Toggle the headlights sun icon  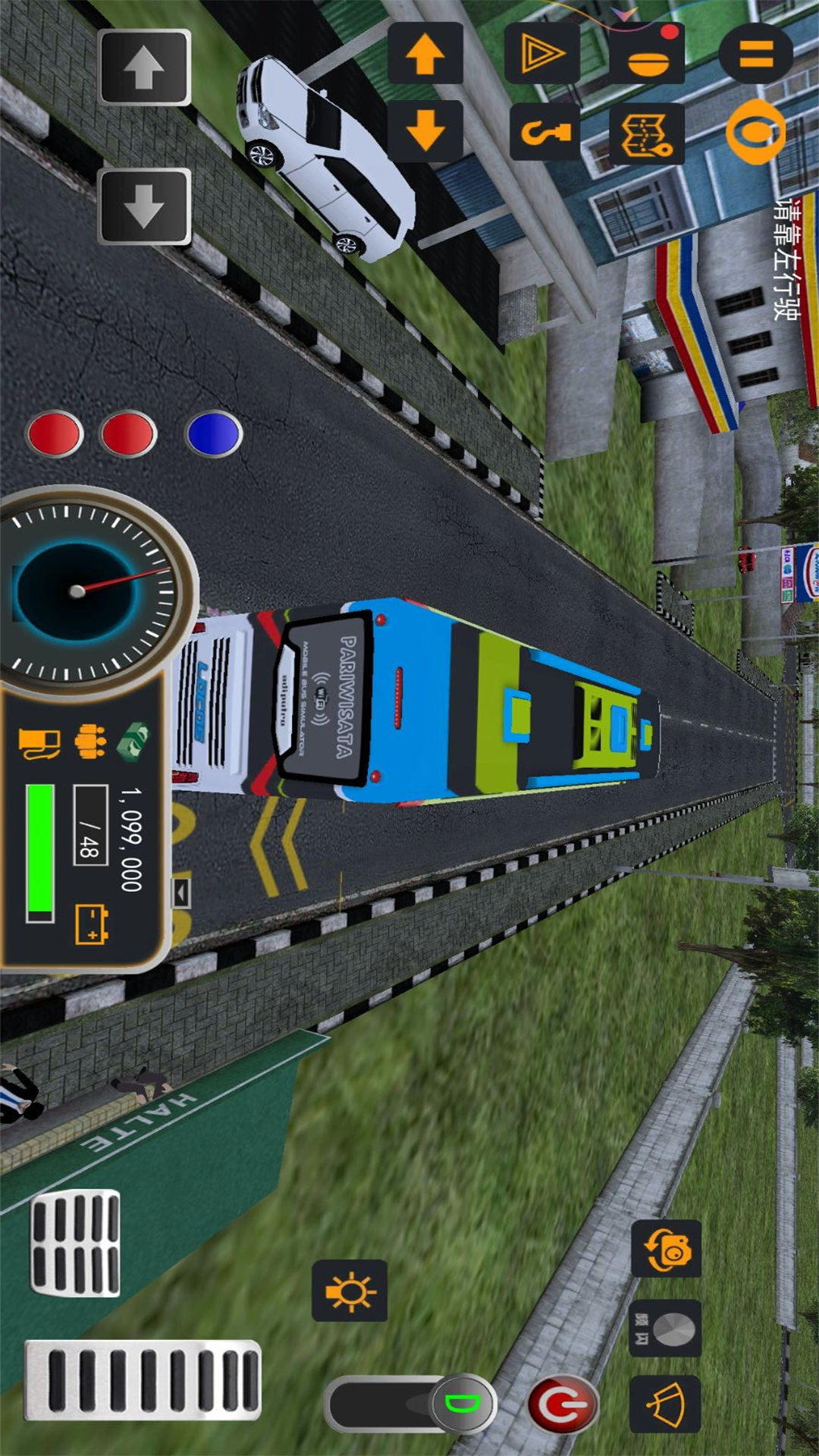click(350, 1291)
